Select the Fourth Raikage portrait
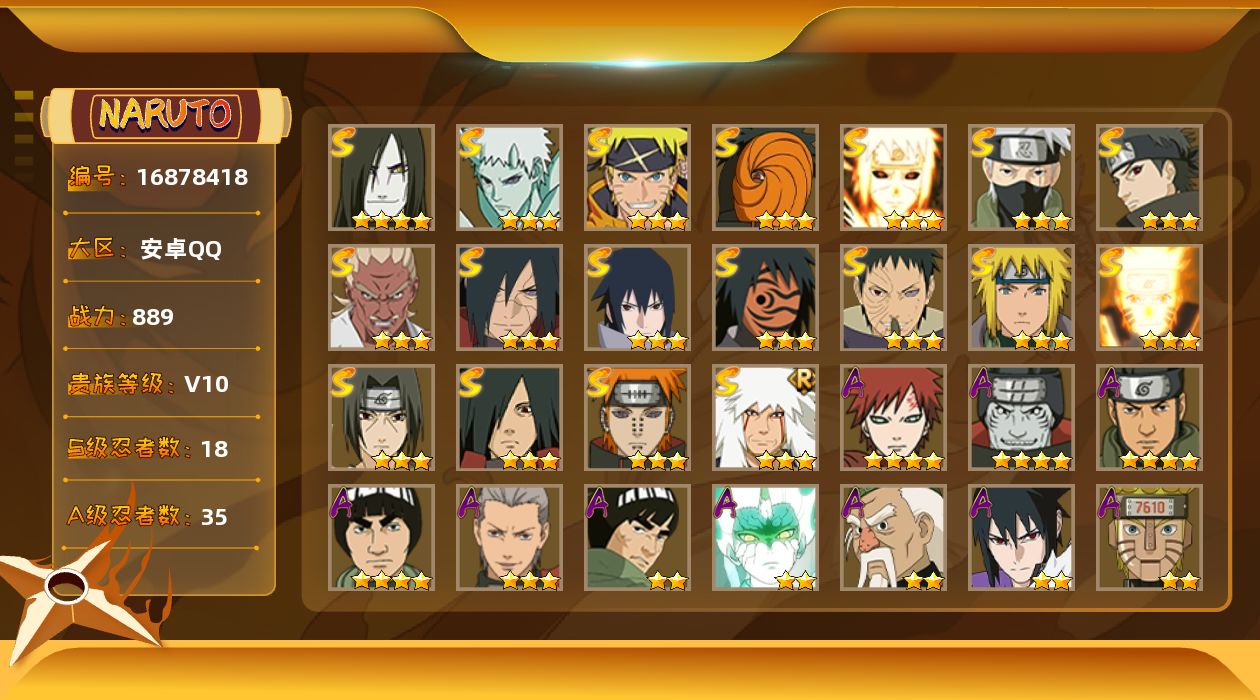The height and width of the screenshot is (700, 1260). click(x=381, y=297)
